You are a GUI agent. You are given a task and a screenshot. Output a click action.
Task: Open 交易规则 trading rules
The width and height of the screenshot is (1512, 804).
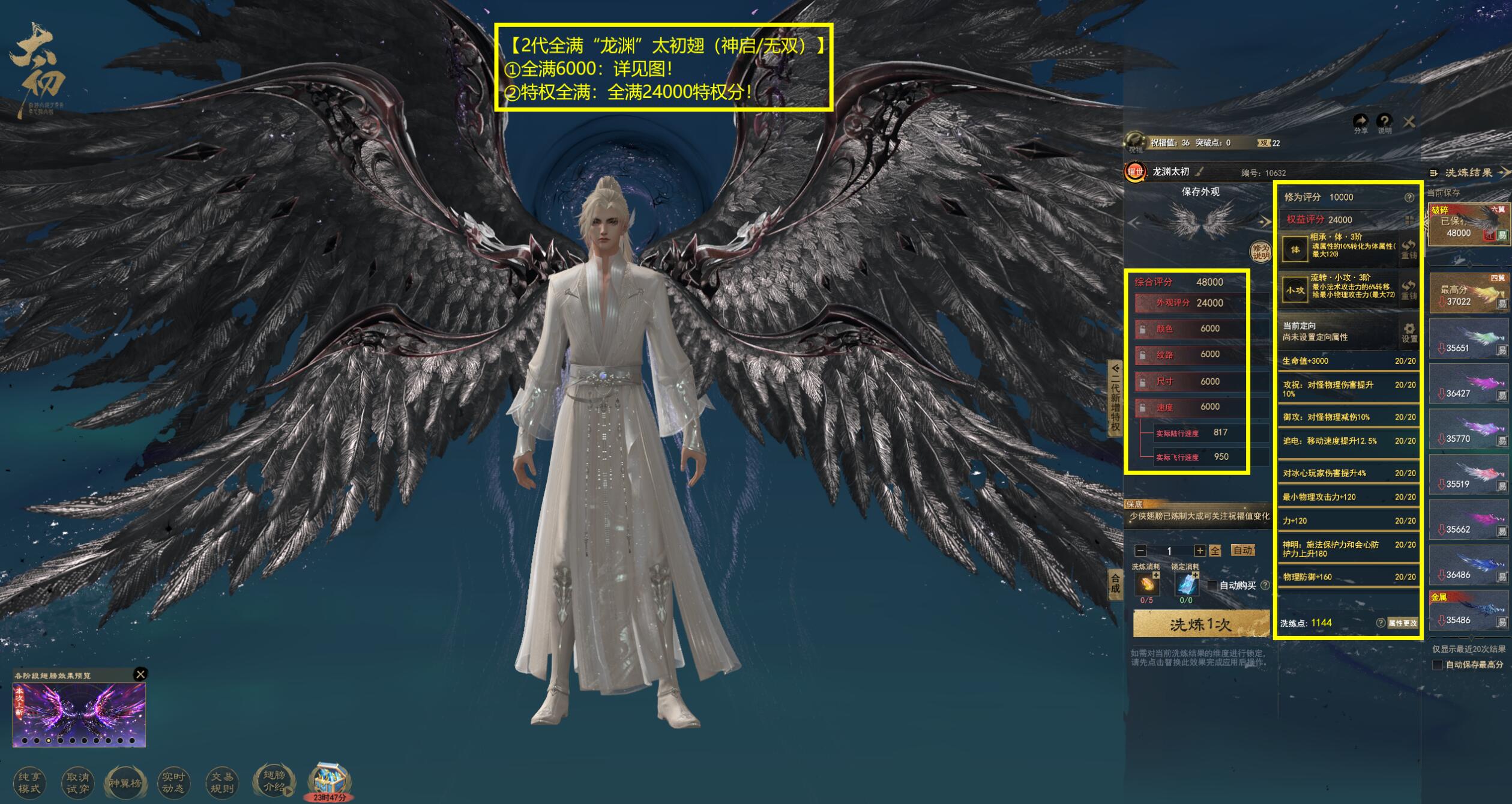[221, 782]
